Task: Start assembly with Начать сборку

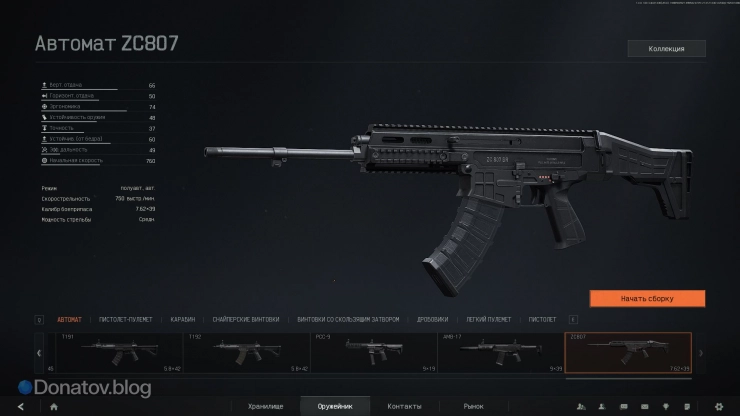Action: (x=647, y=298)
